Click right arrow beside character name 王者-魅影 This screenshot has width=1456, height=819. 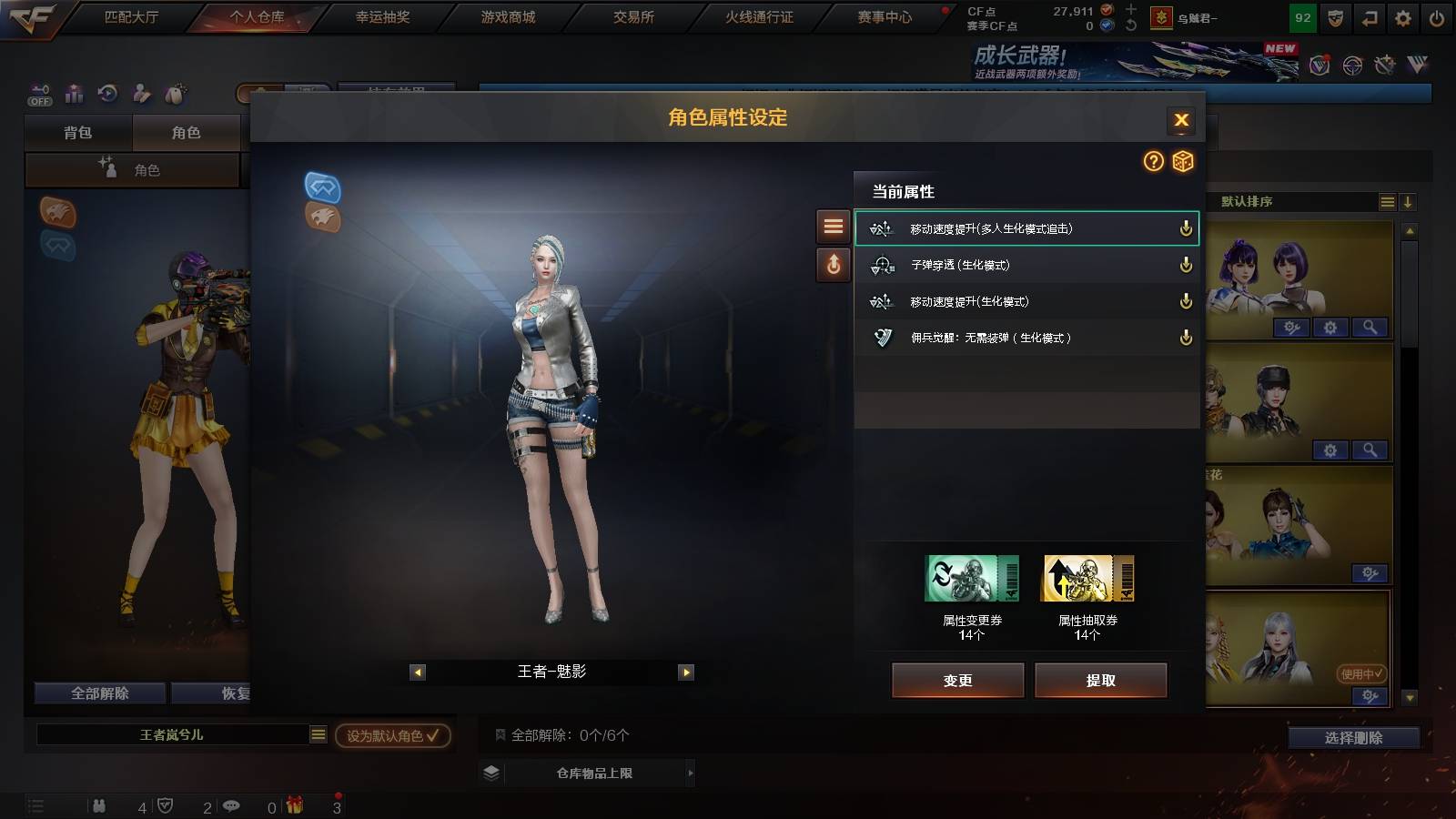pyautogui.click(x=685, y=672)
